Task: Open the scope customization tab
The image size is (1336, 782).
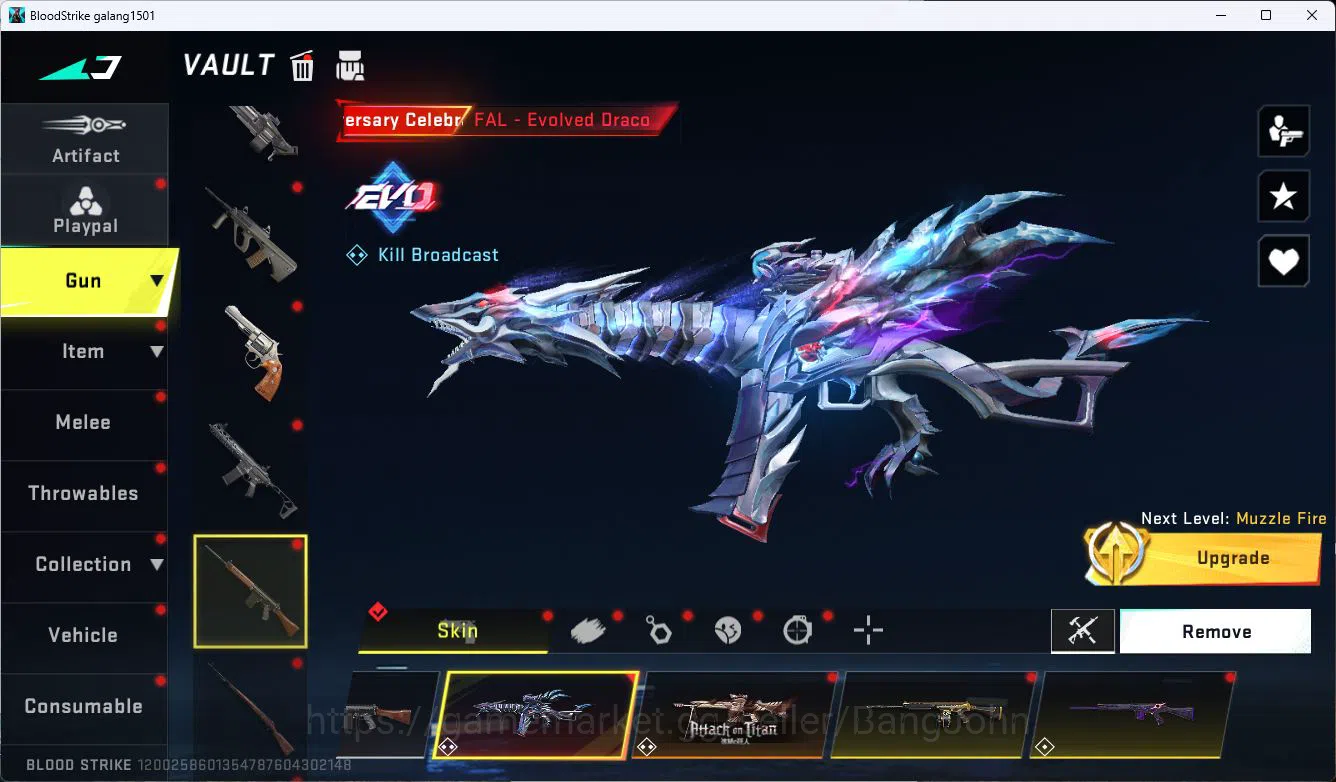Action: [x=798, y=628]
